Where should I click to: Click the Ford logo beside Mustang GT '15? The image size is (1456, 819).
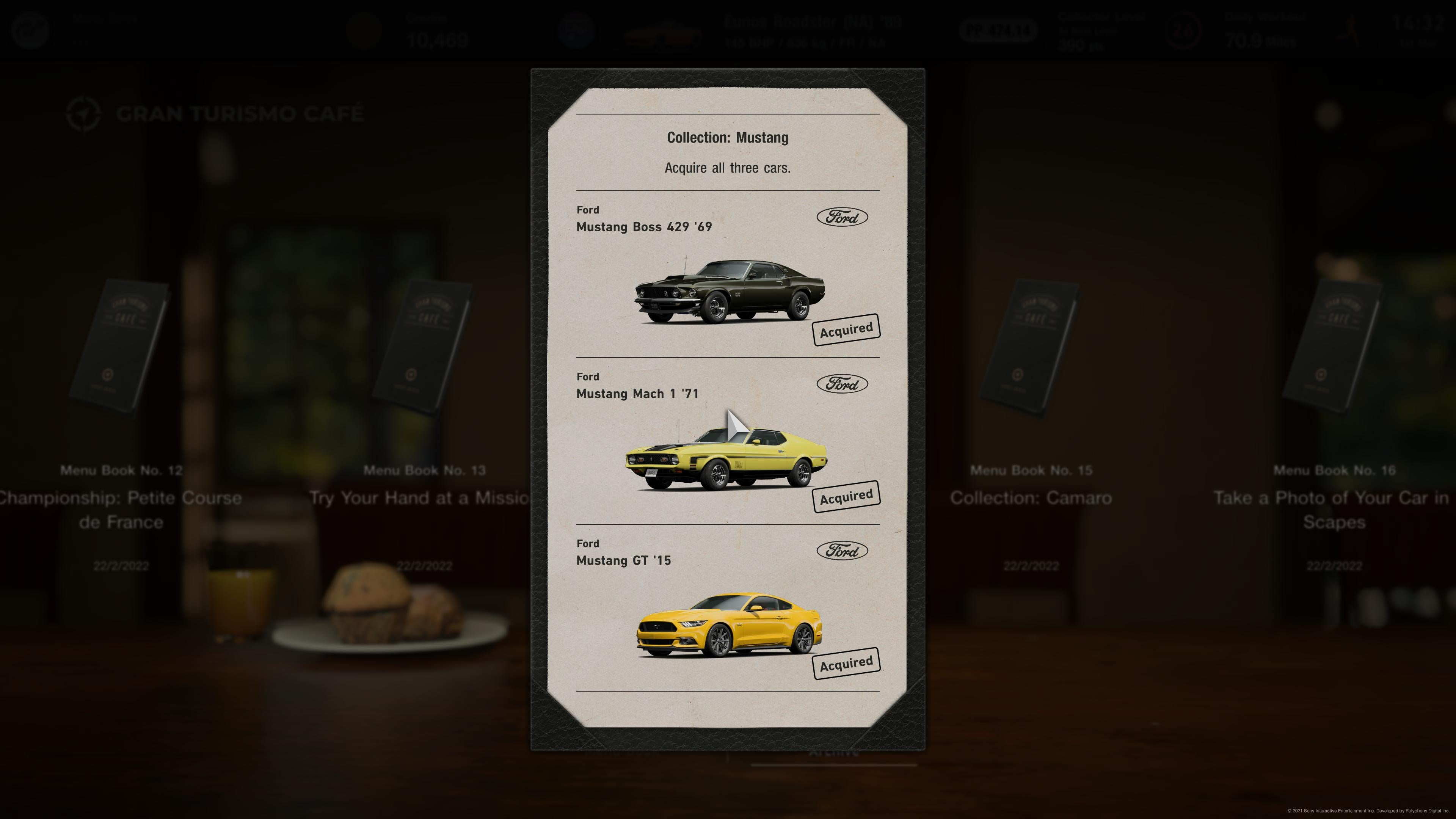pyautogui.click(x=842, y=551)
